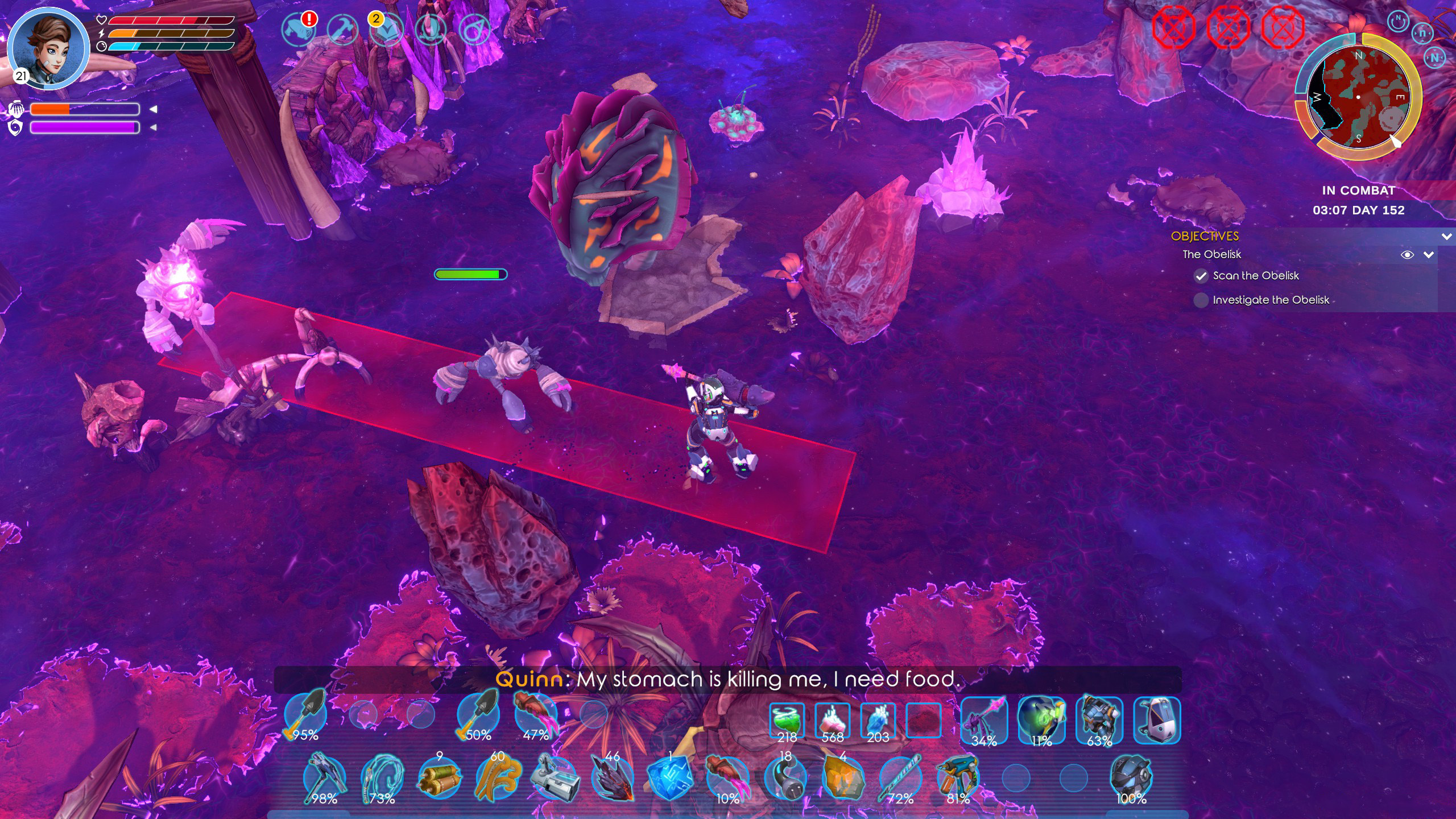Pick the orange amber chunk with count 4
This screenshot has width=1456, height=819.
point(843,778)
